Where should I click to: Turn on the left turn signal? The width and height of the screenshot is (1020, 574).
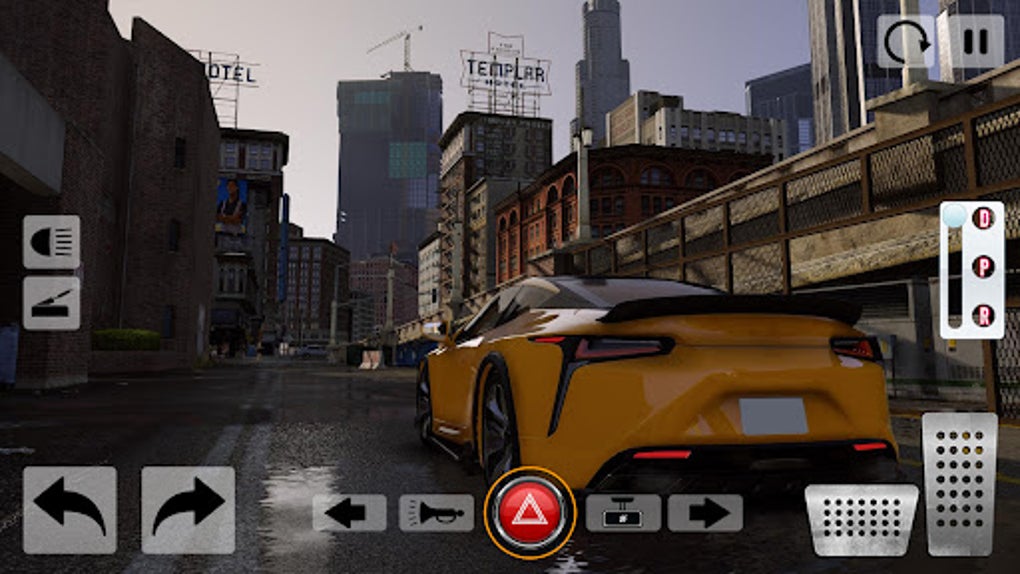349,513
